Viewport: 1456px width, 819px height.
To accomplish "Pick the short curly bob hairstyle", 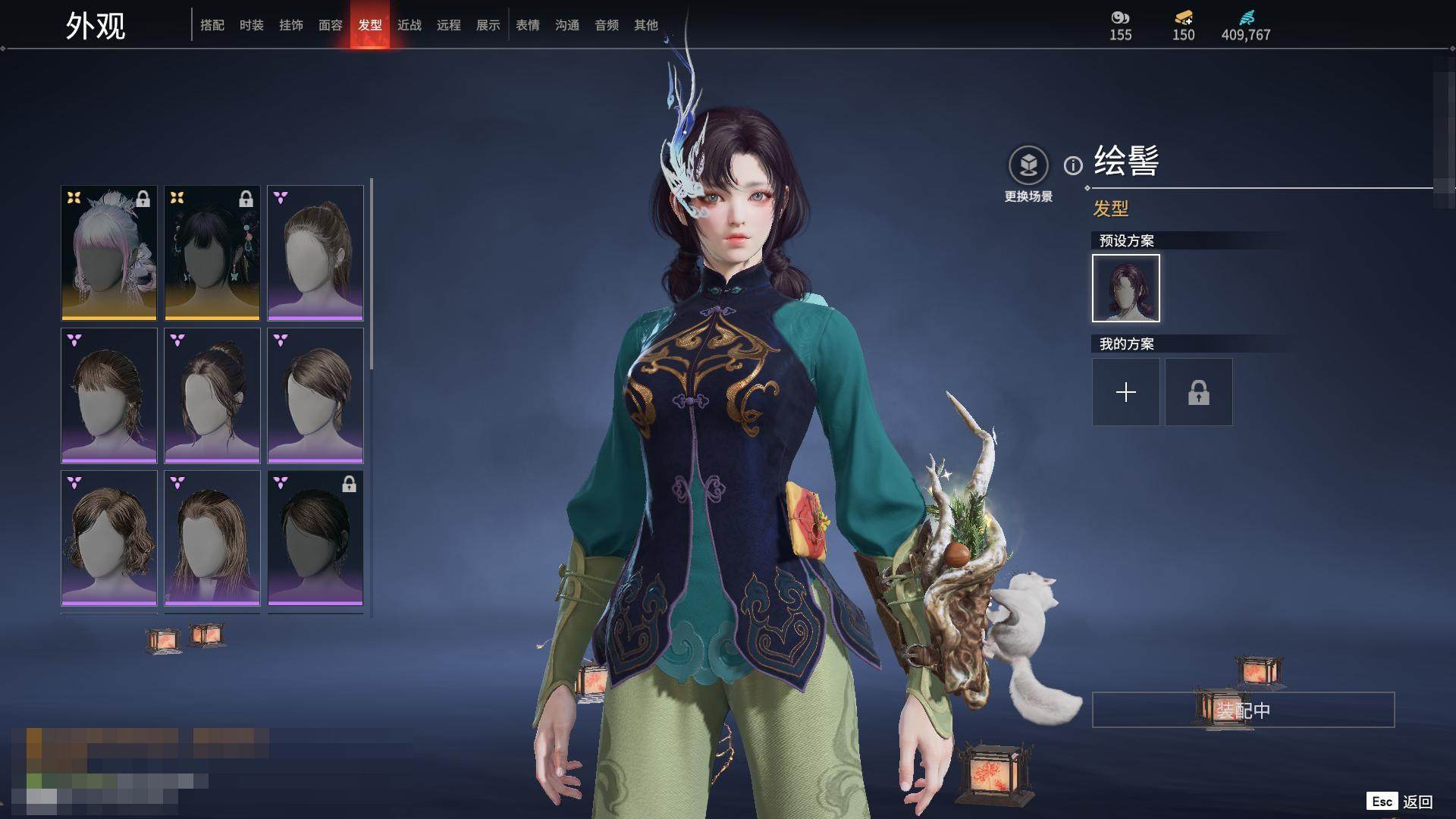I will [x=109, y=538].
